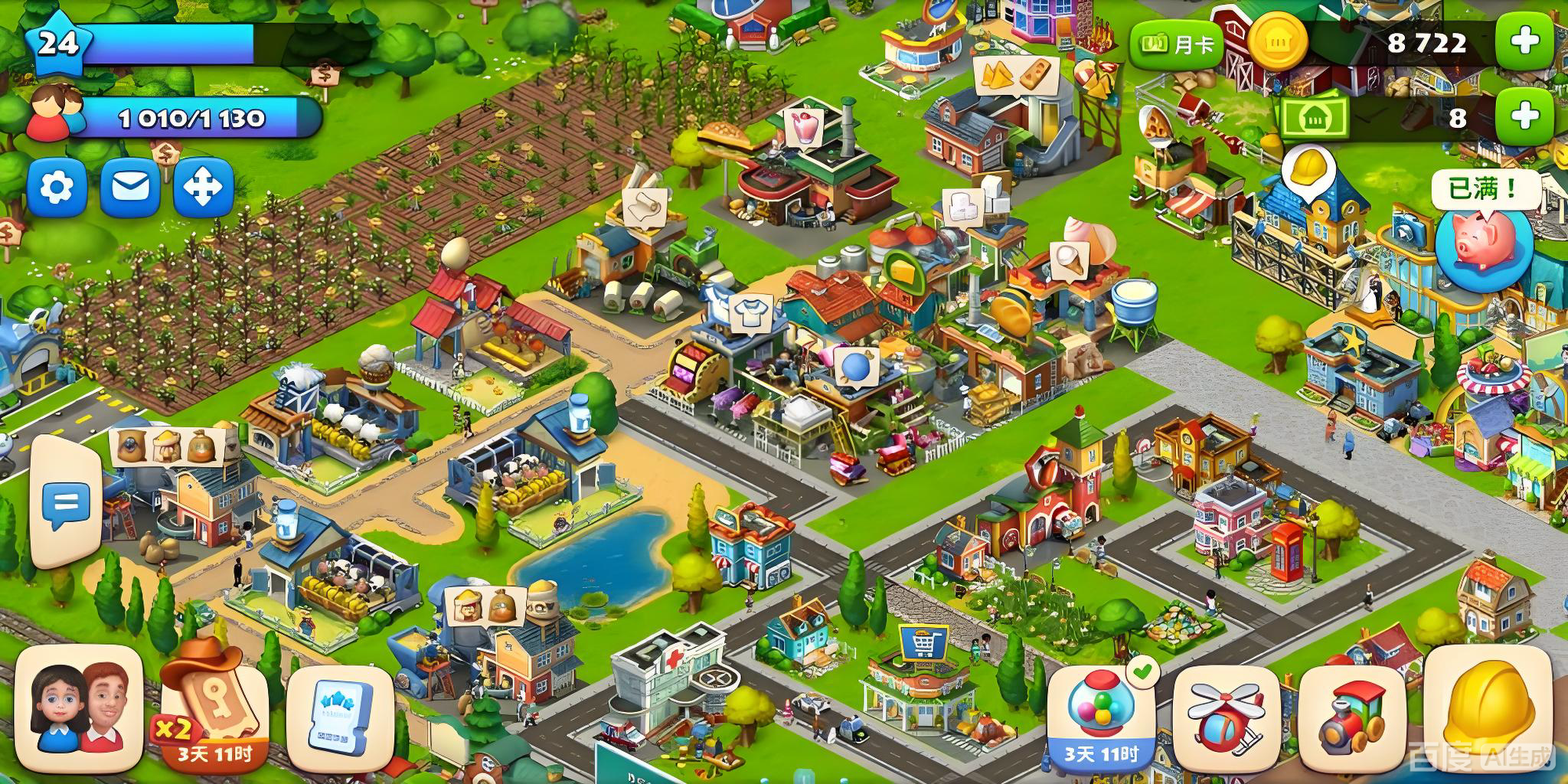Open the settings gear menu

click(x=56, y=187)
